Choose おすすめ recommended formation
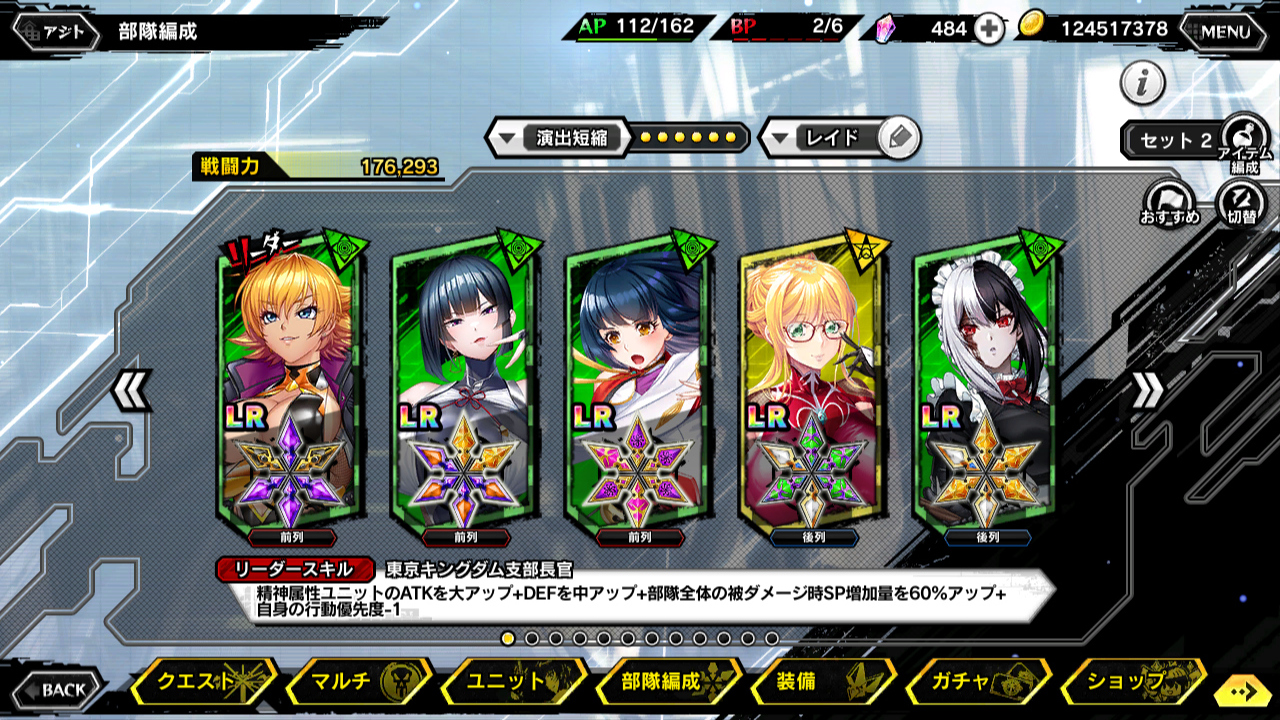The width and height of the screenshot is (1280, 720). point(1169,202)
